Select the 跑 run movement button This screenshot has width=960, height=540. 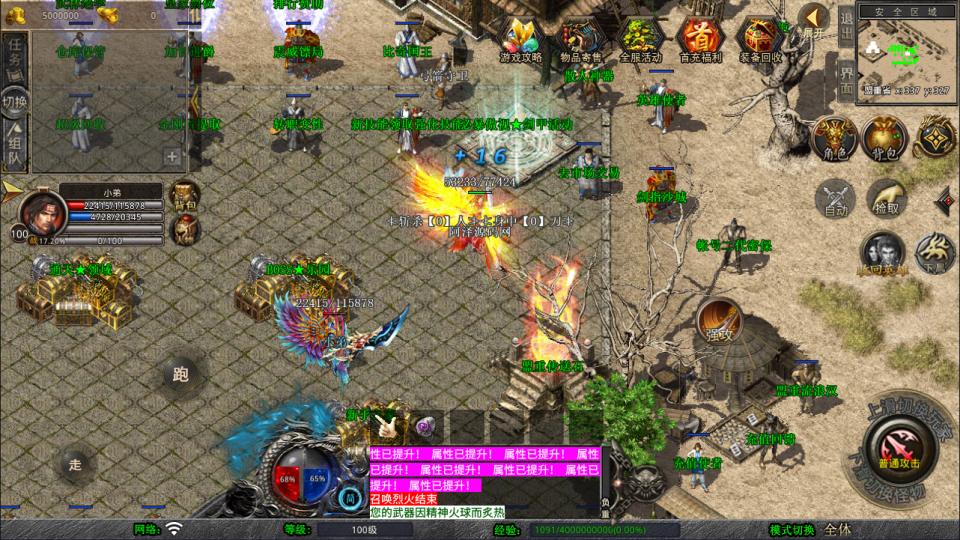point(180,375)
